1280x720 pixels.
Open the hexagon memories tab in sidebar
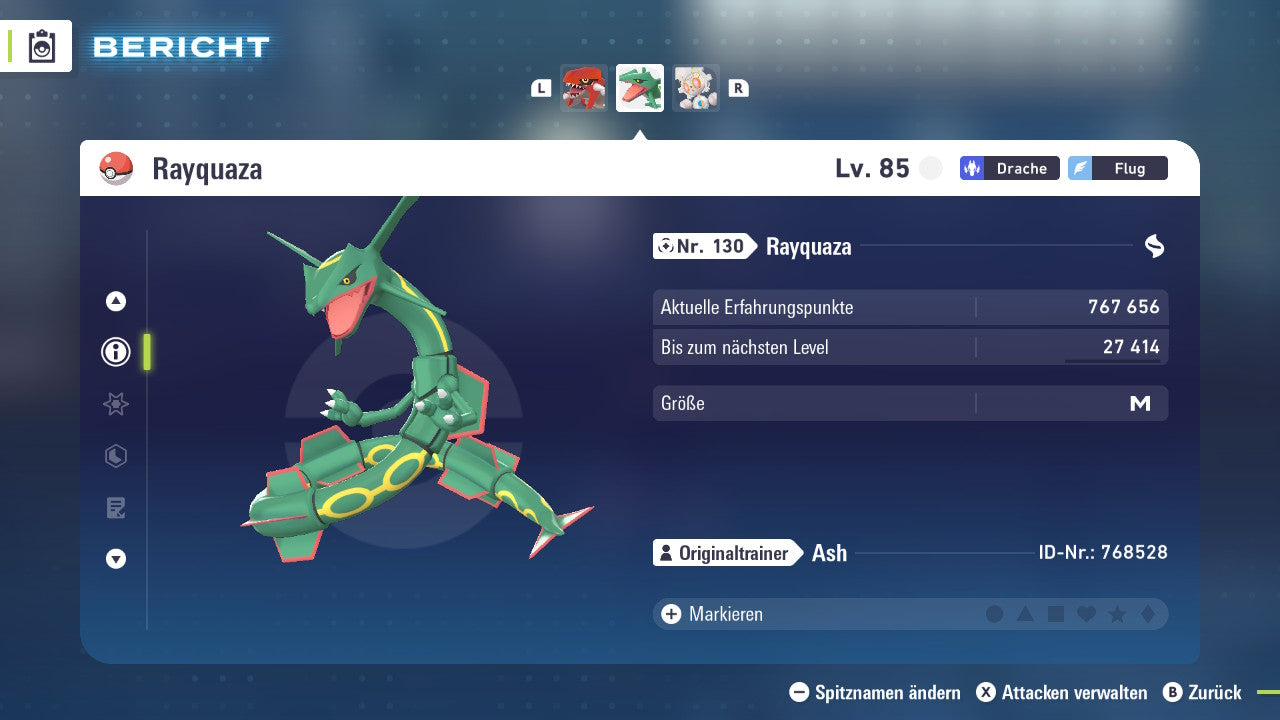tap(115, 456)
